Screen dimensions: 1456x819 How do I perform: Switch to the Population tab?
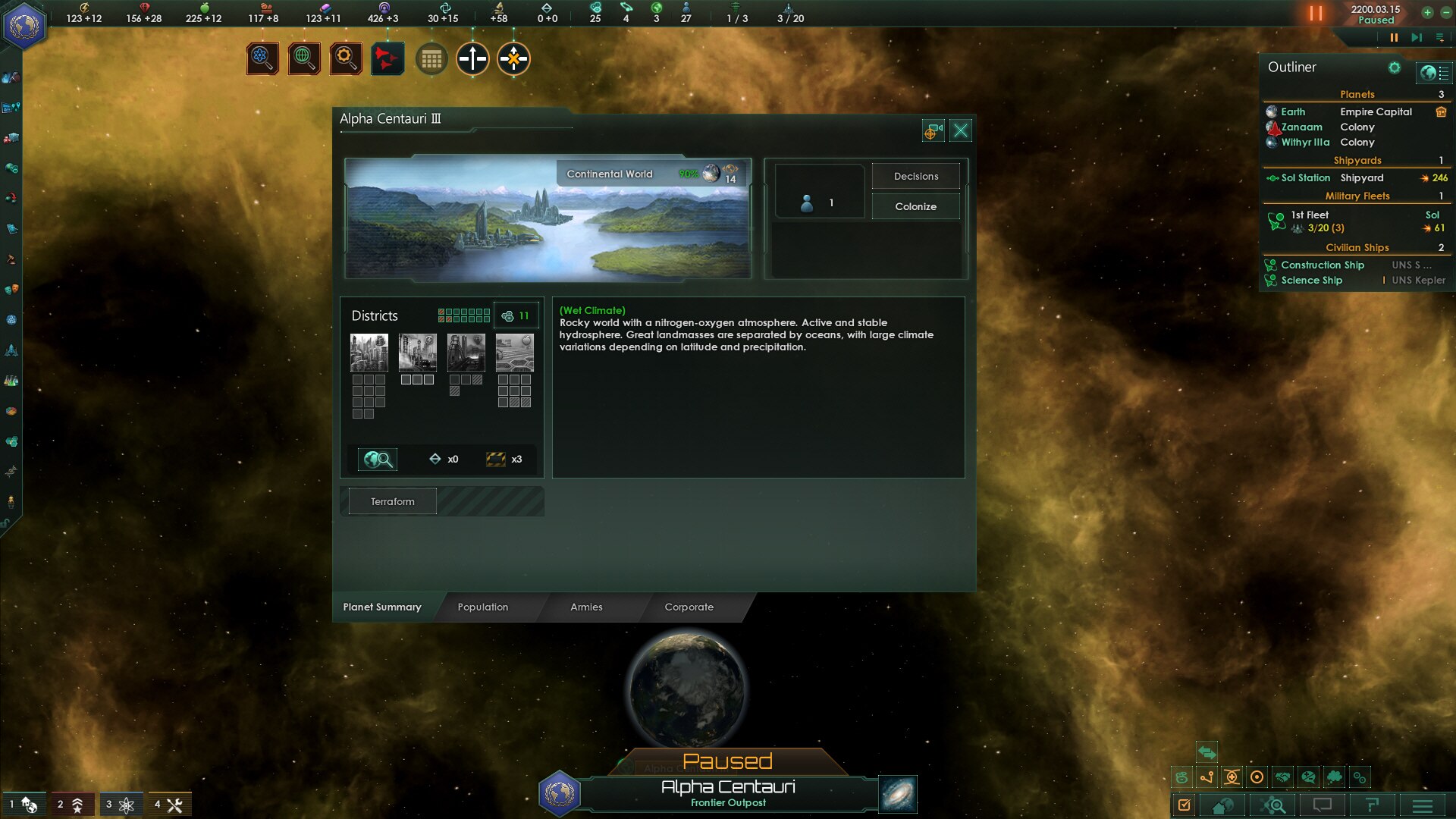click(x=483, y=607)
